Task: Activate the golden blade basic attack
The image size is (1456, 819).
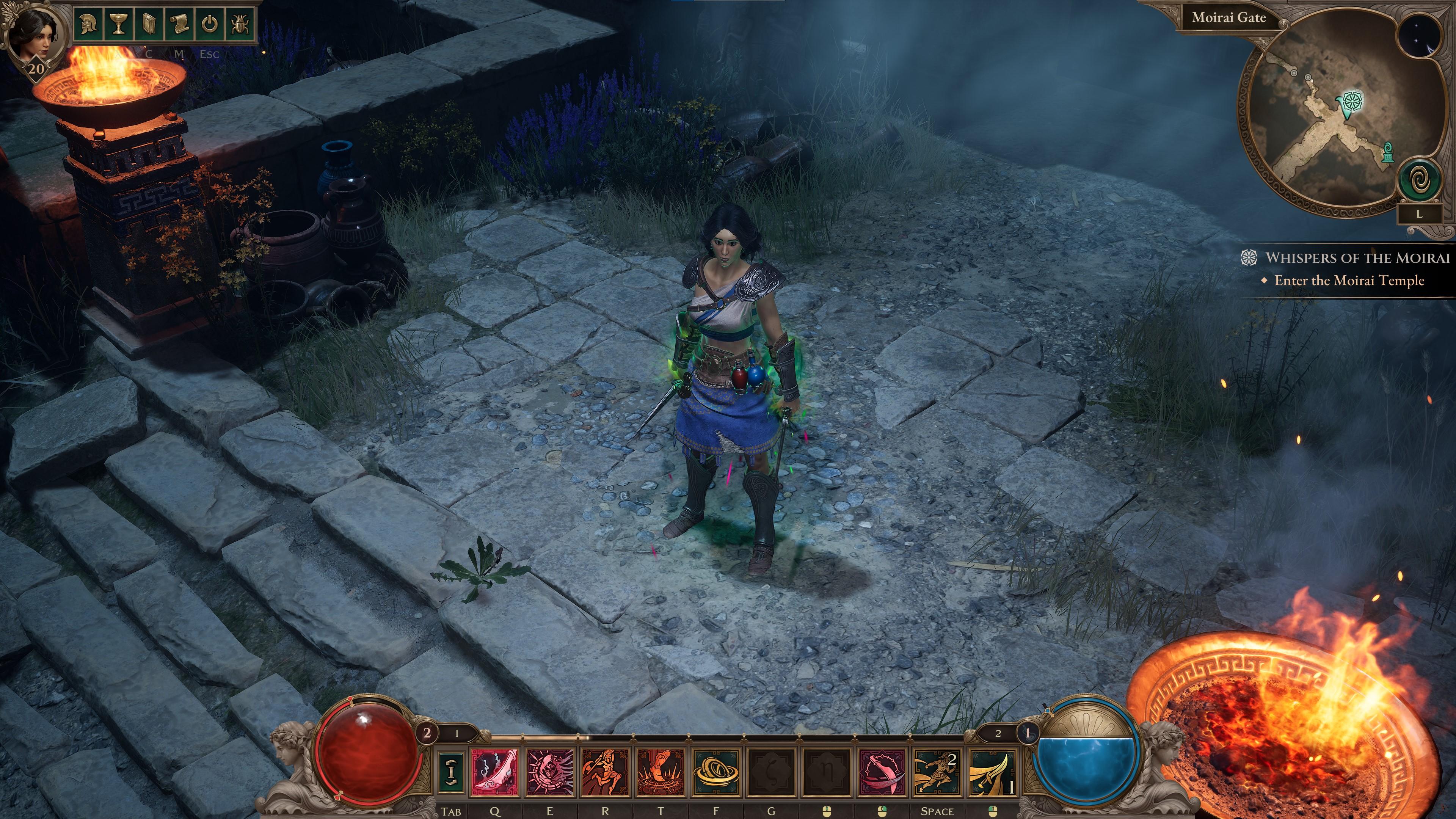Action: [992, 772]
